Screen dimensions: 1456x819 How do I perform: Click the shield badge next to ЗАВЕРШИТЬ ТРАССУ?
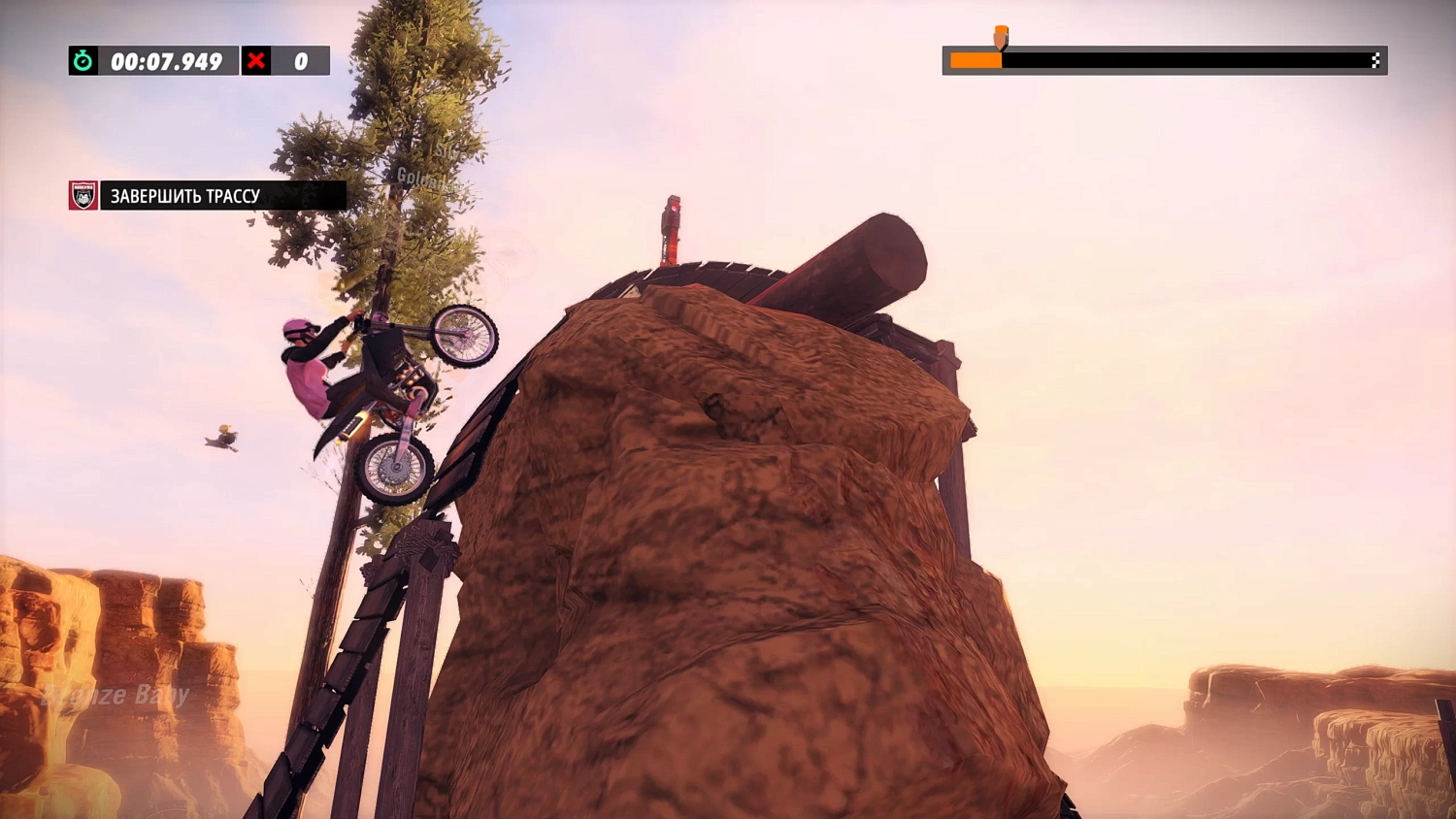point(83,194)
